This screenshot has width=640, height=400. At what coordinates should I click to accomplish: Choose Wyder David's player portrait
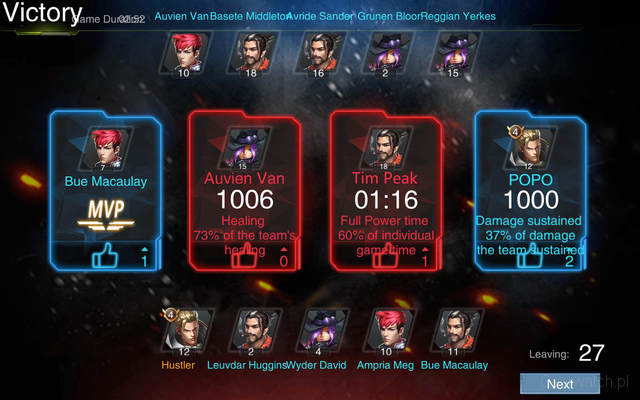click(319, 329)
